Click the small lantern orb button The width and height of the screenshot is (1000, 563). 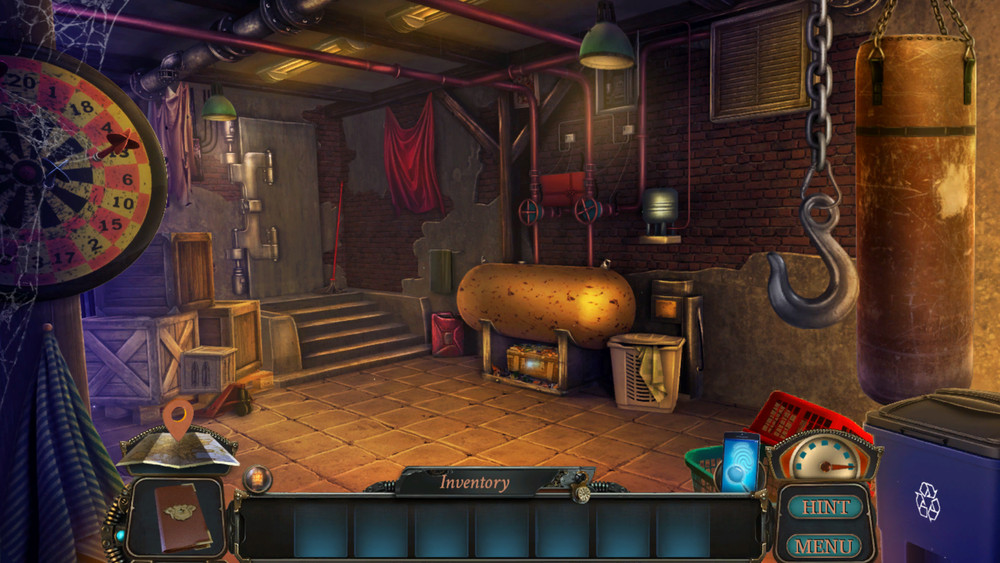257,479
